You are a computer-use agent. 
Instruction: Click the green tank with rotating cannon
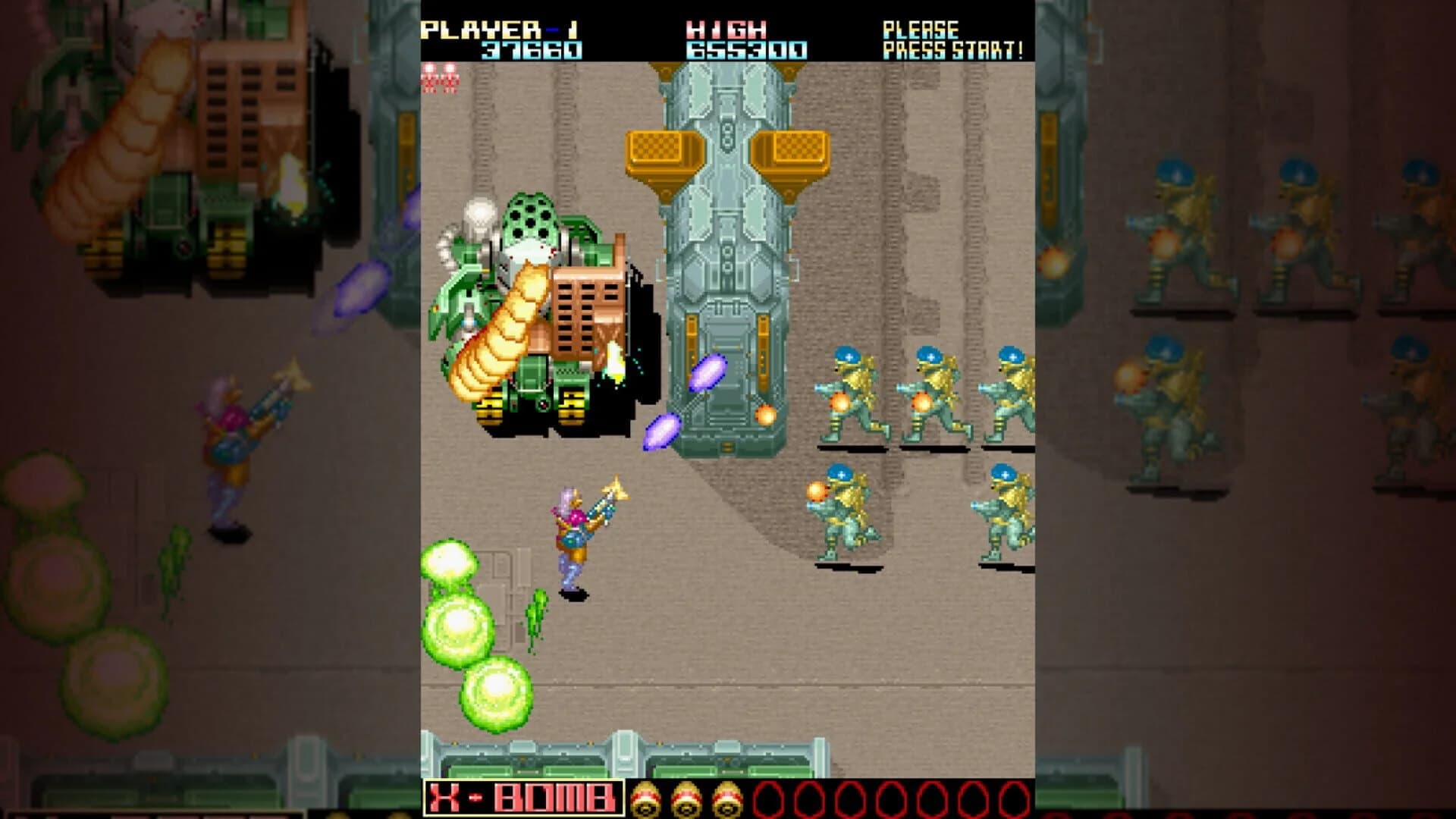tap(531, 318)
